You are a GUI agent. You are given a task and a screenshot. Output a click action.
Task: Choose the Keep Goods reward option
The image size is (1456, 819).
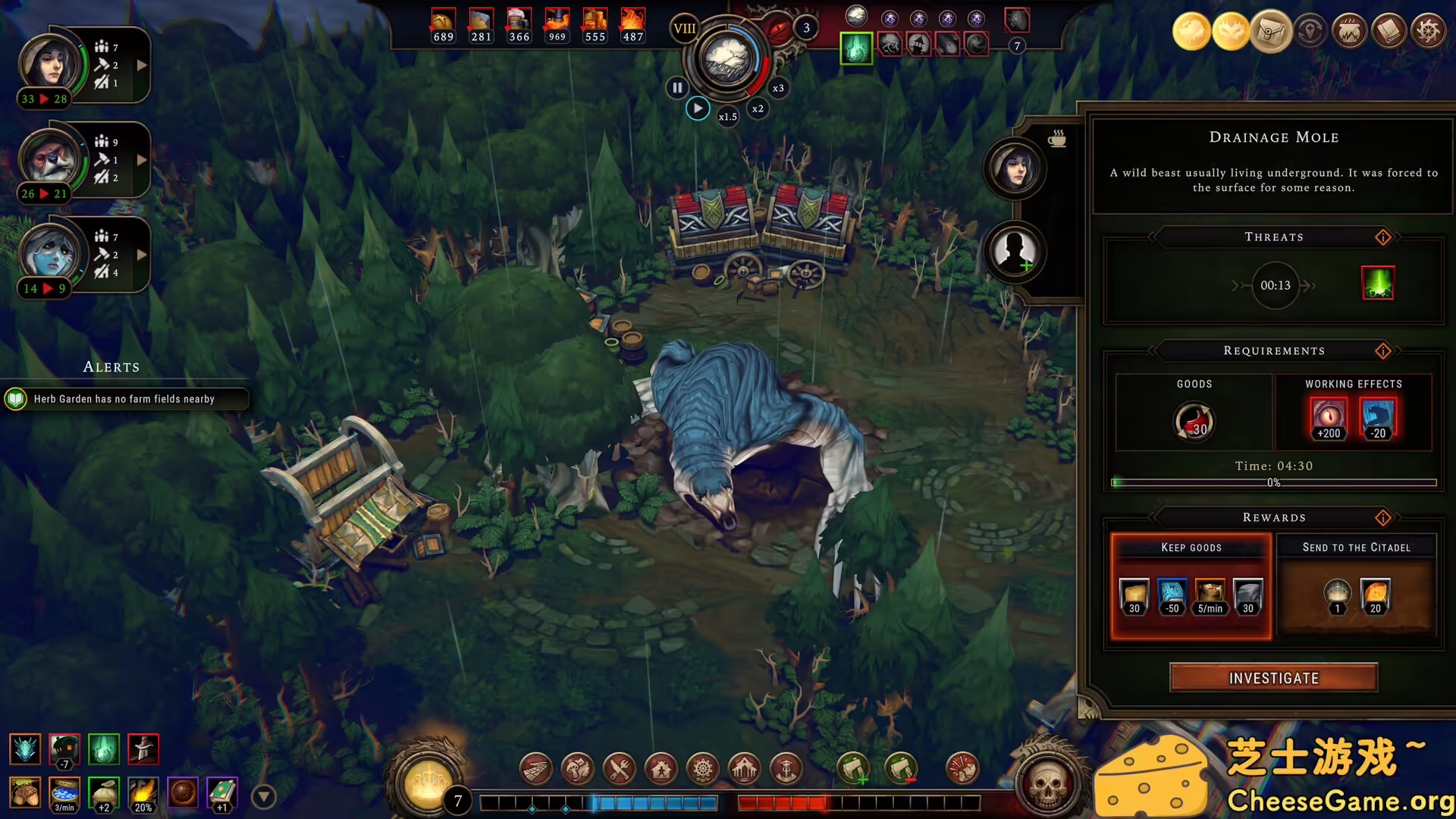coord(1191,586)
